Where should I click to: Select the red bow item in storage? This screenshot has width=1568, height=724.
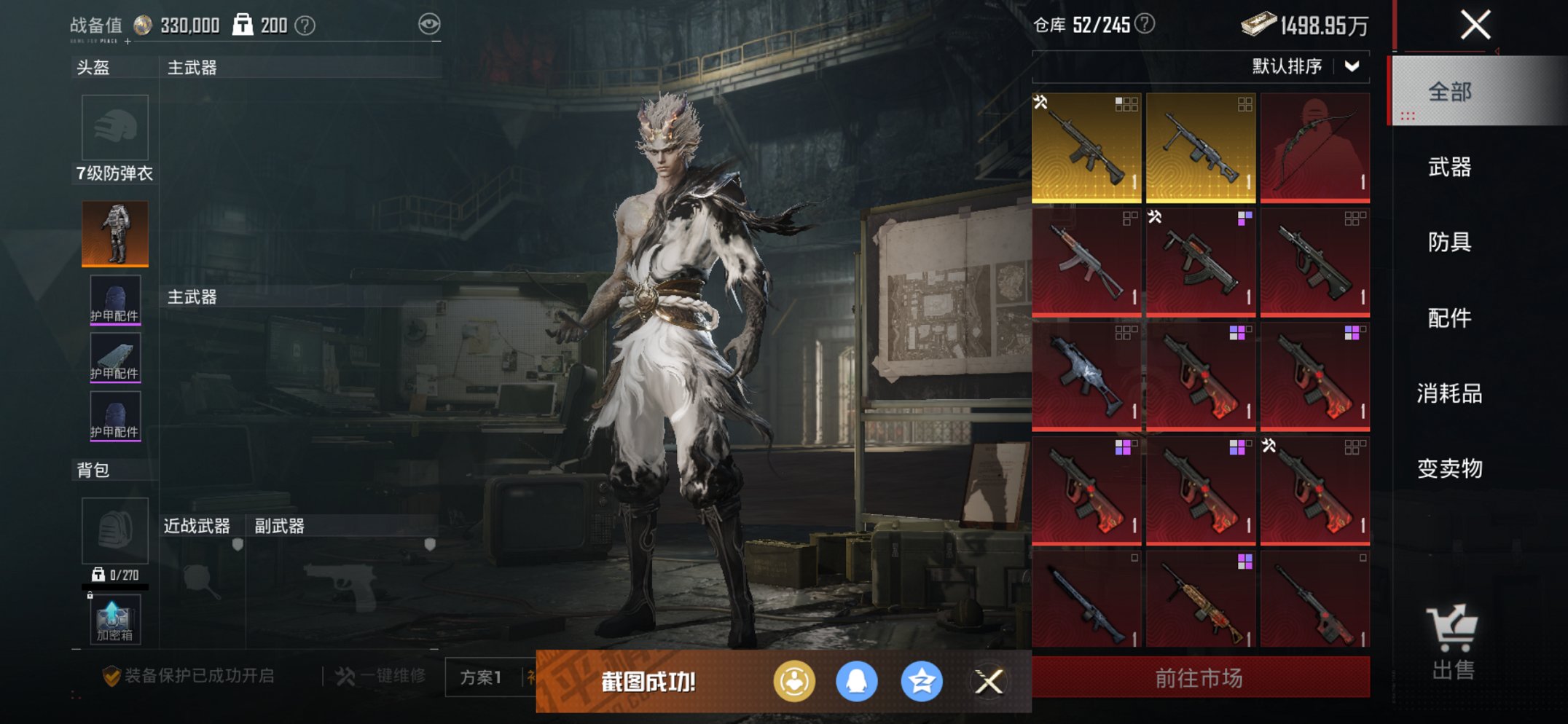point(1315,146)
